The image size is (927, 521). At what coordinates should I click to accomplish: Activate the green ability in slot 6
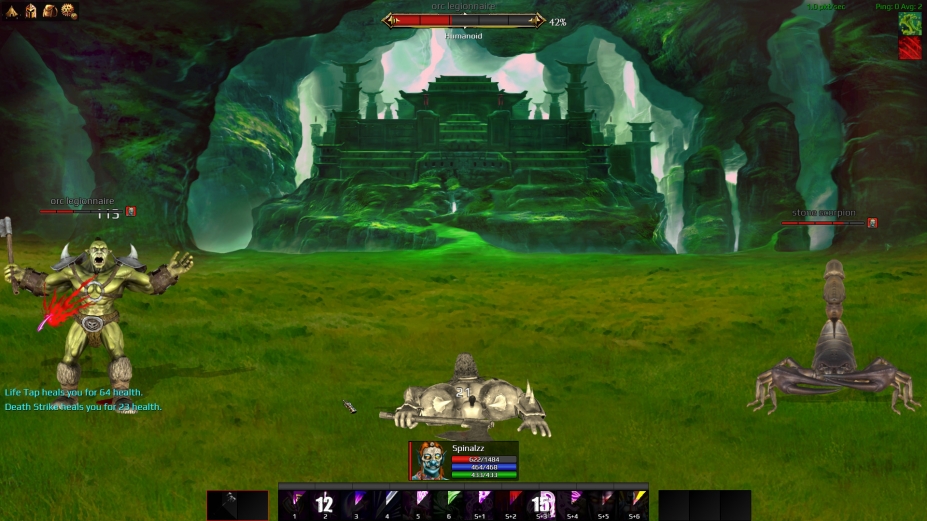(449, 503)
